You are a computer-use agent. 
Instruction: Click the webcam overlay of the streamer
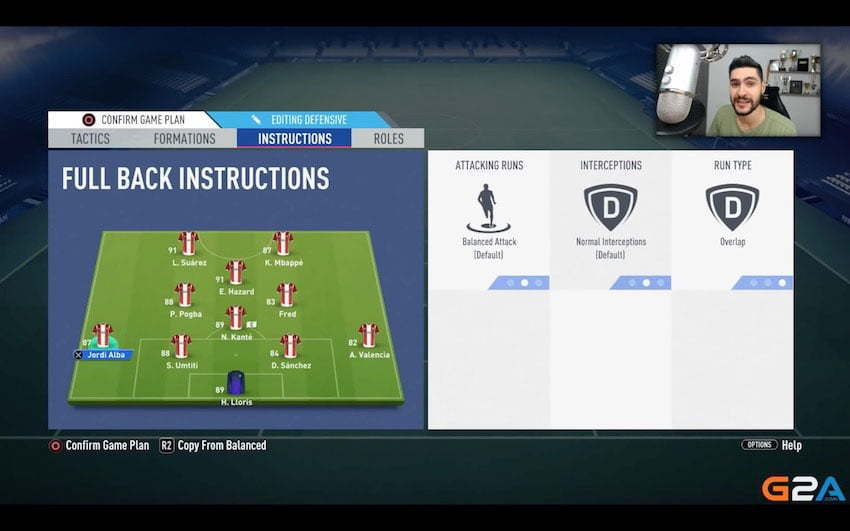pos(738,90)
